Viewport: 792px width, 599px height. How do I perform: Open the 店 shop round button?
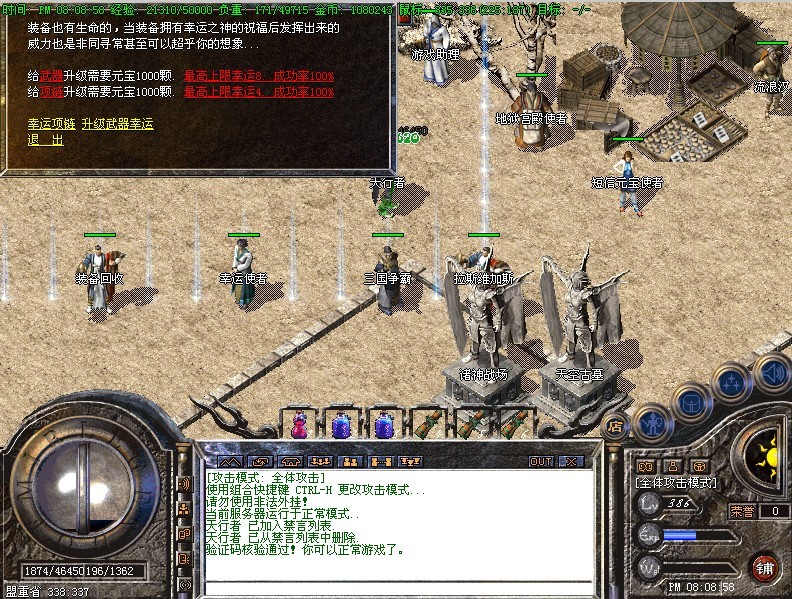[x=615, y=425]
